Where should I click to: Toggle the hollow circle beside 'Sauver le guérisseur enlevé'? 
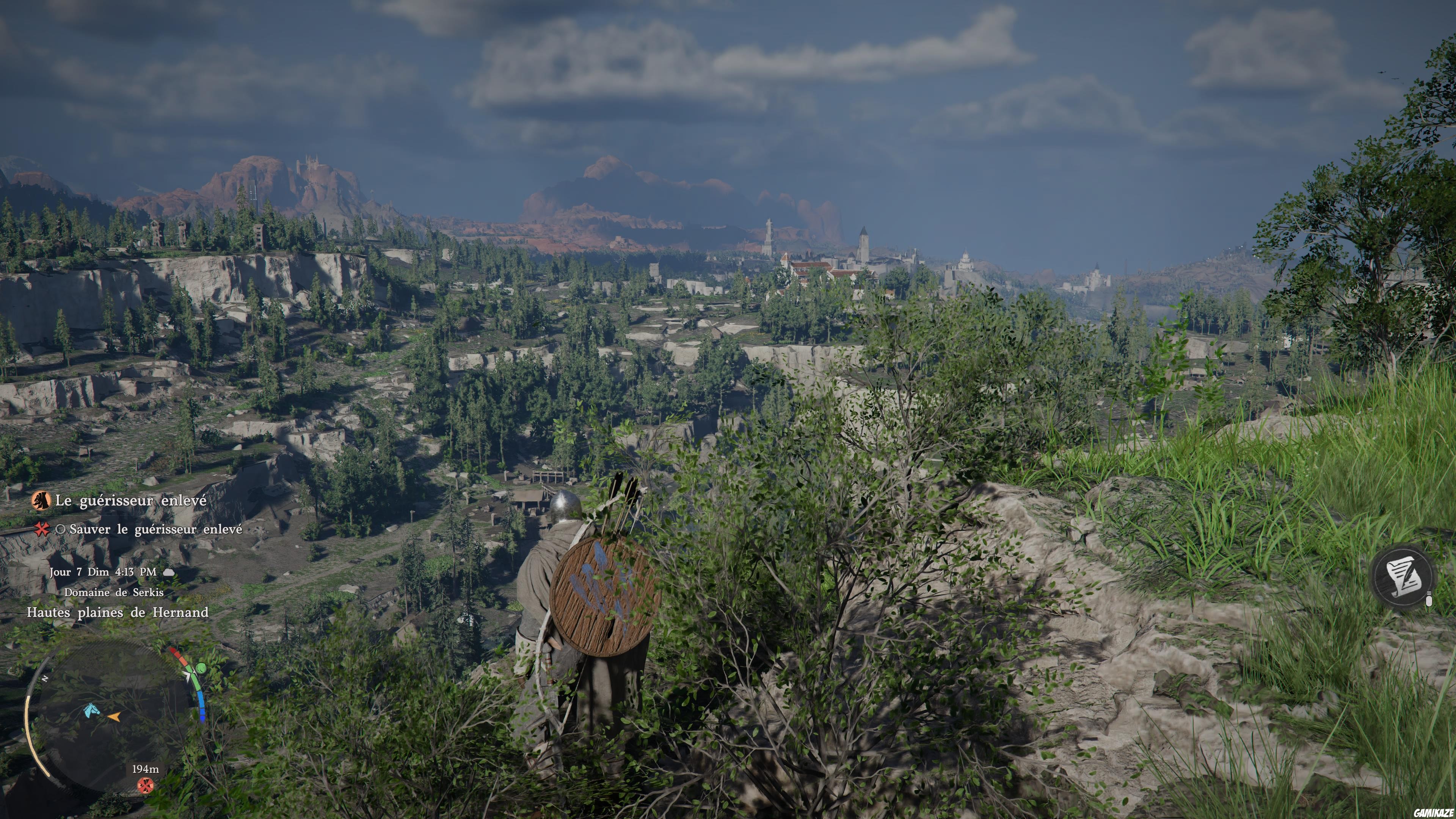click(x=61, y=530)
